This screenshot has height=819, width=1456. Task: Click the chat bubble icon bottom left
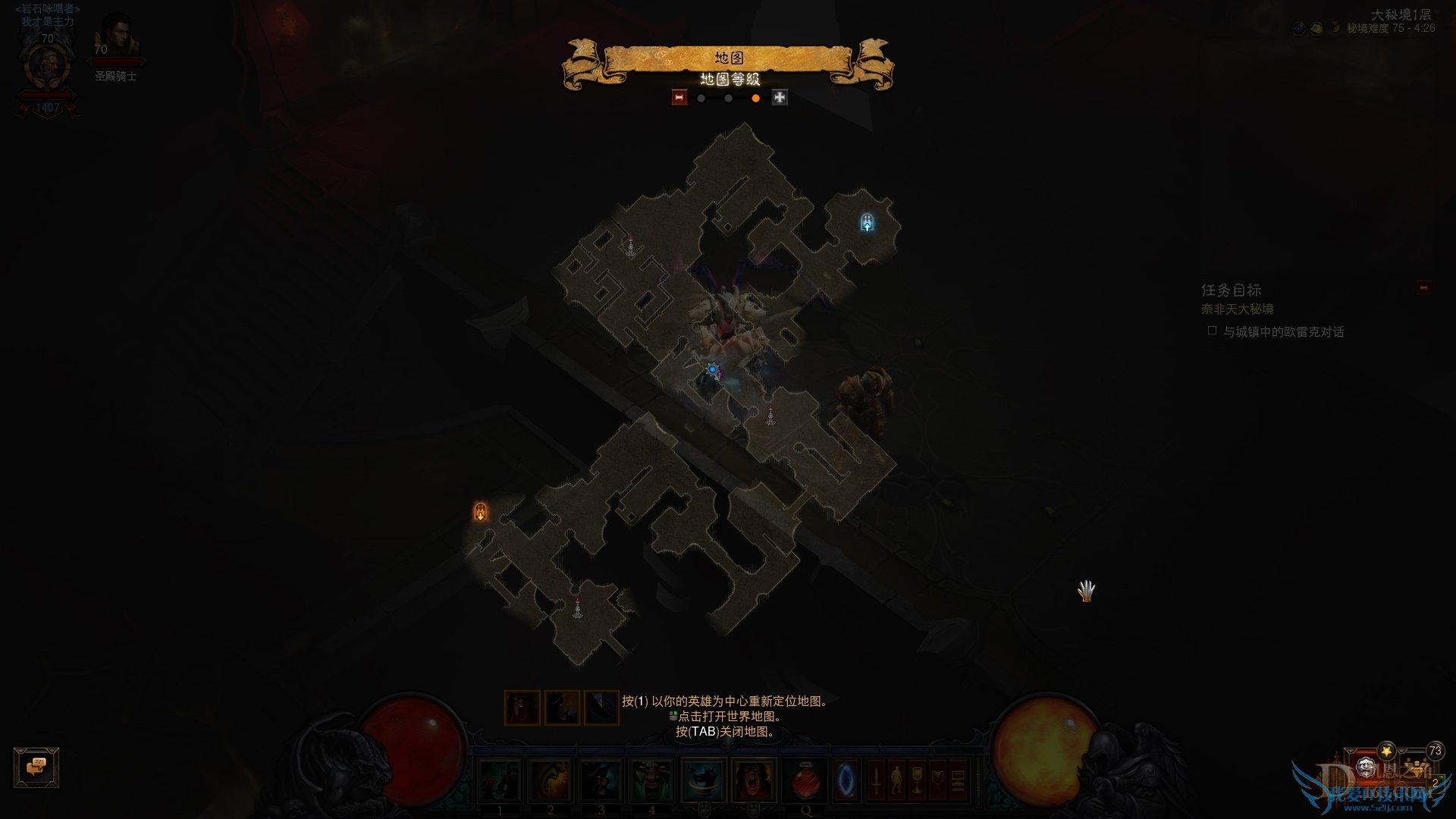point(36,766)
